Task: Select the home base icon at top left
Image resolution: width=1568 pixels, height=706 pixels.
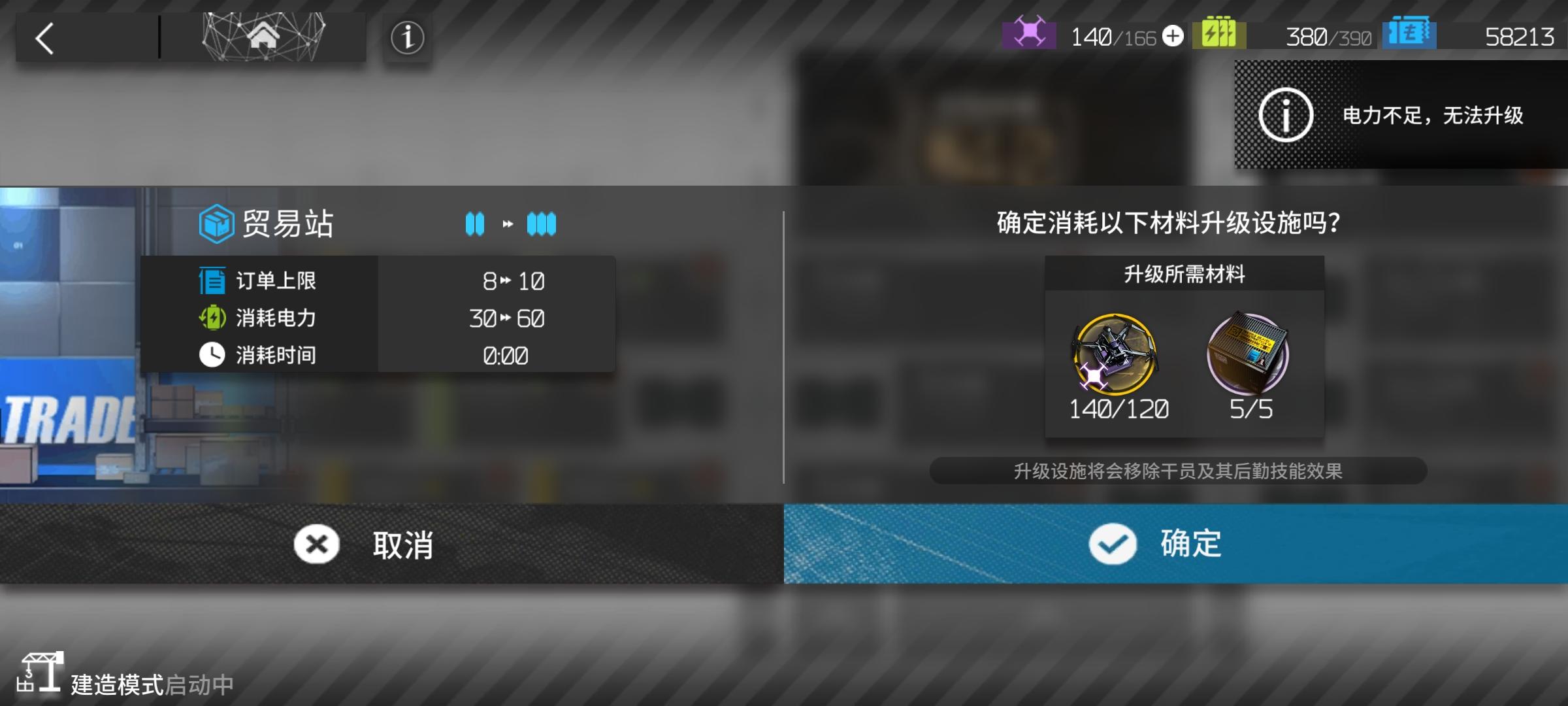Action: 265,37
